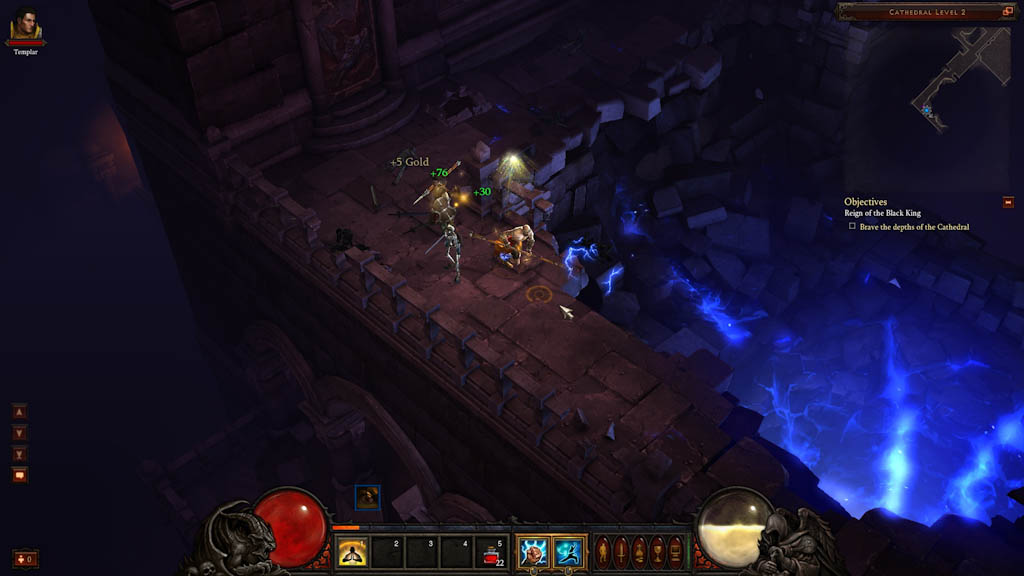Toggle the map button beside Cathedral Level 2
This screenshot has height=576, width=1024.
coord(1007,12)
